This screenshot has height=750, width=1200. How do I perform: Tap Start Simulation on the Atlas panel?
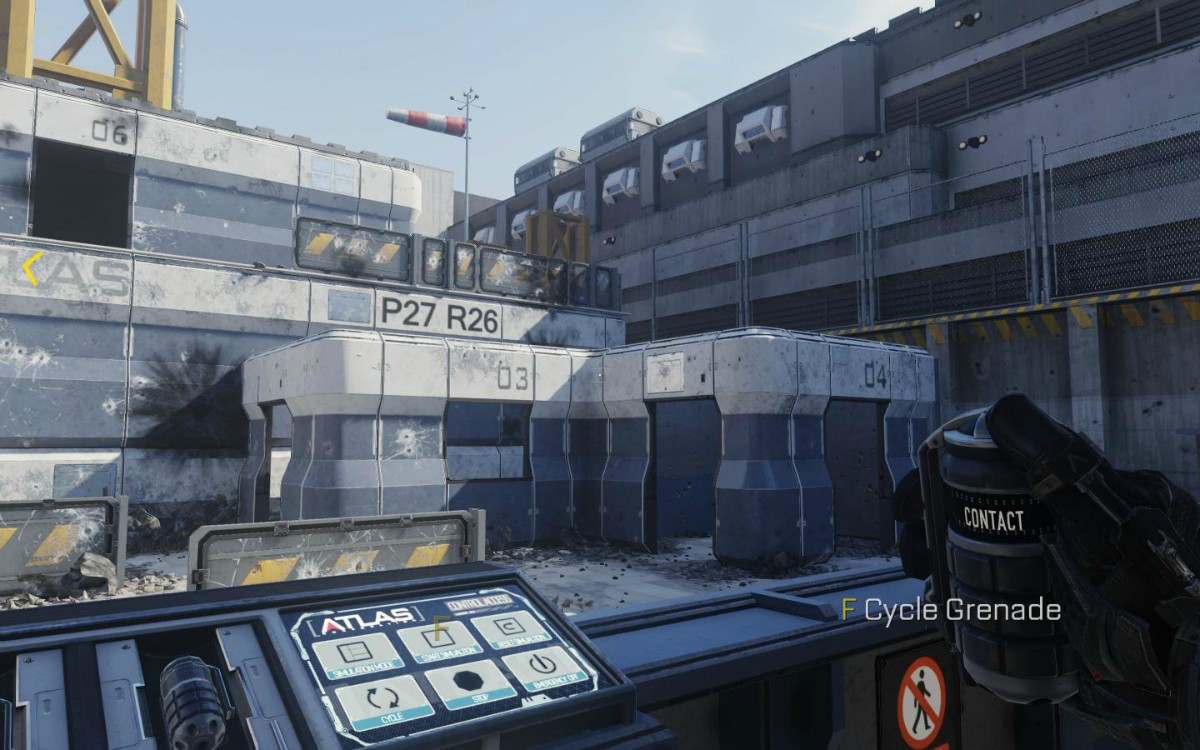tap(438, 641)
